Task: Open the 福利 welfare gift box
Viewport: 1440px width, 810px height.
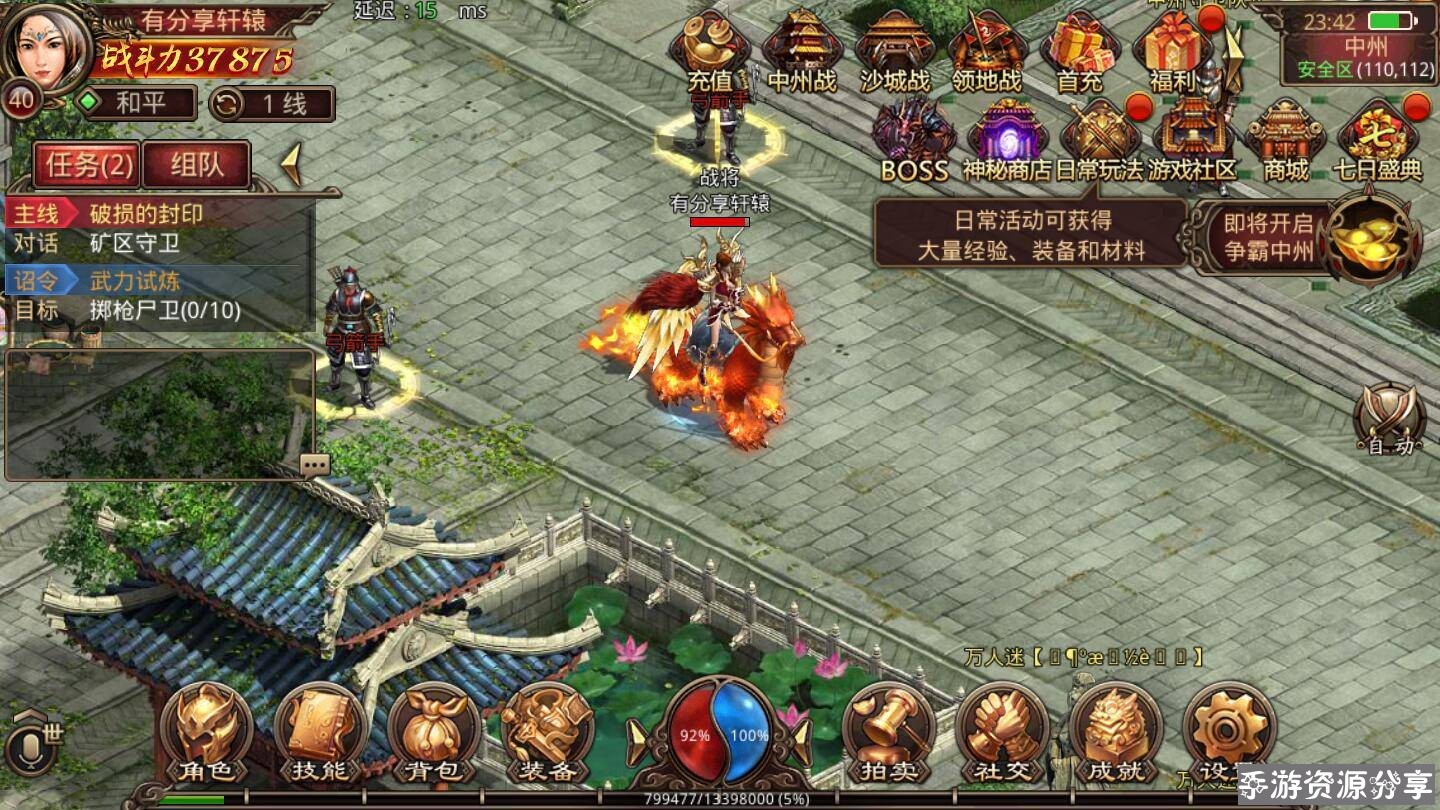Action: pyautogui.click(x=1172, y=52)
